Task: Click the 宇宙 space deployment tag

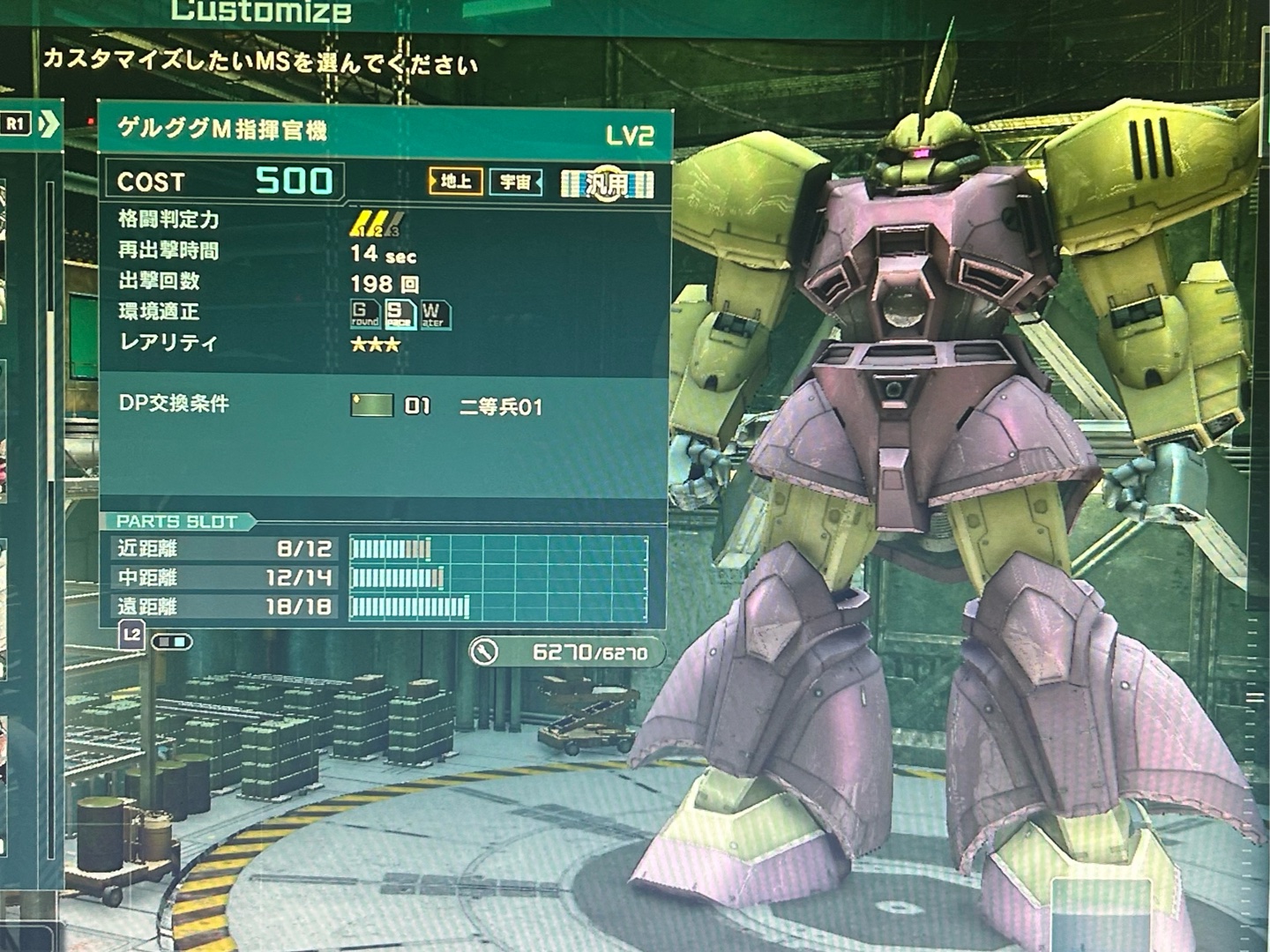Action: (515, 182)
